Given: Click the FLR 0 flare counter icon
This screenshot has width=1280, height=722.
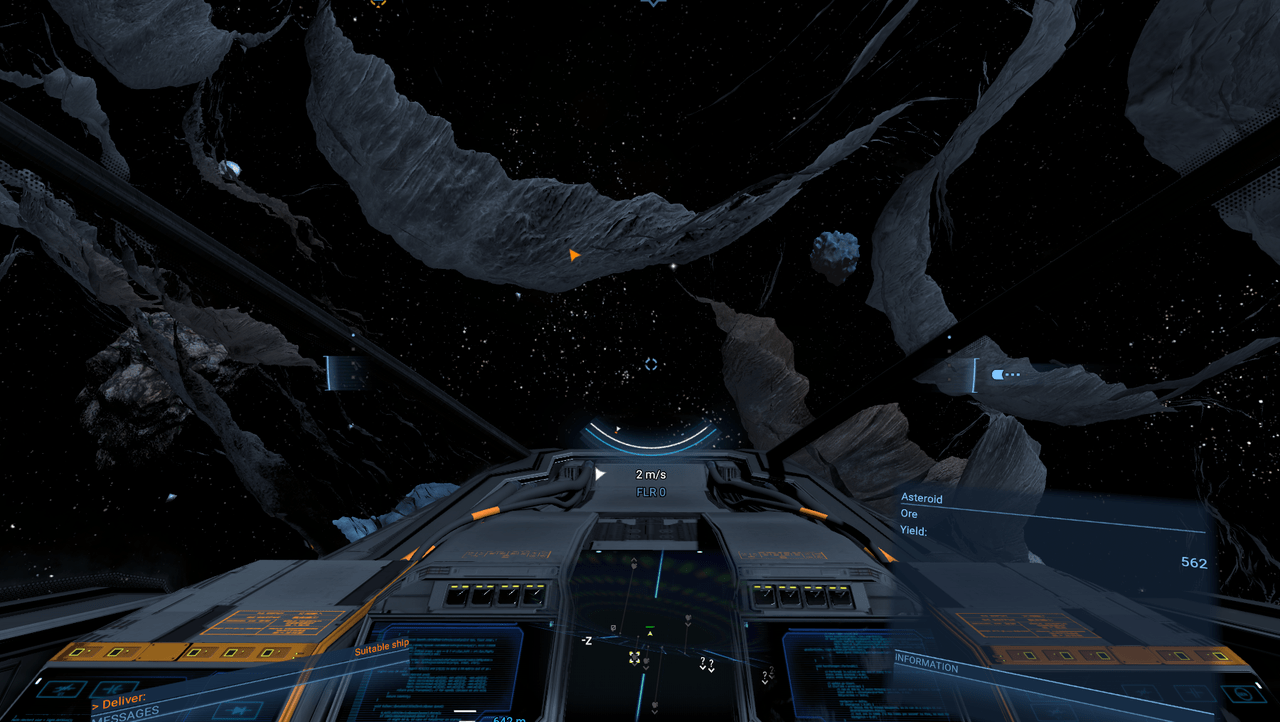Looking at the screenshot, I should 650,491.
